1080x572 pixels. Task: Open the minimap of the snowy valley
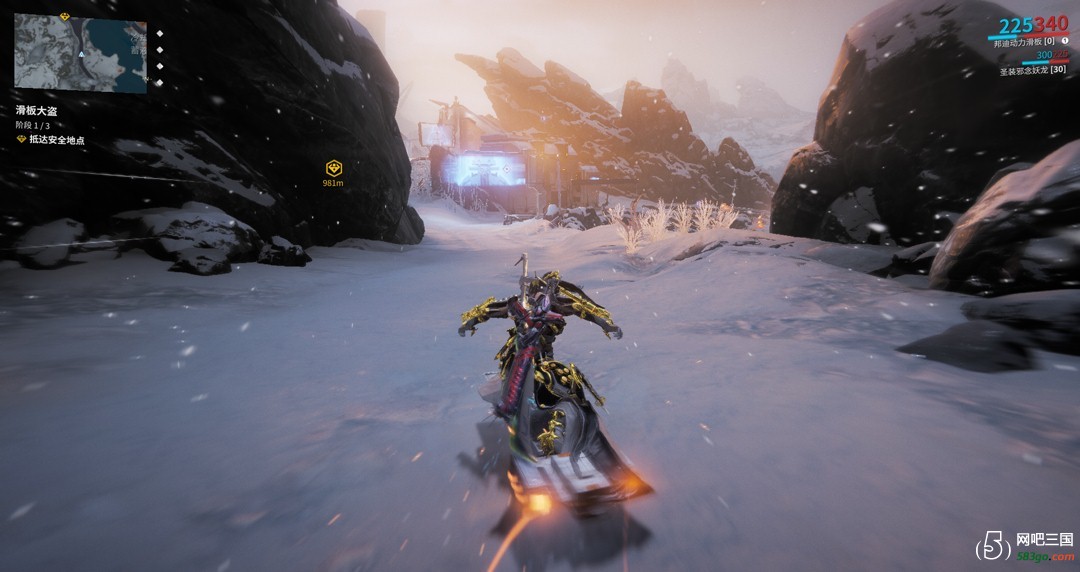coord(80,54)
